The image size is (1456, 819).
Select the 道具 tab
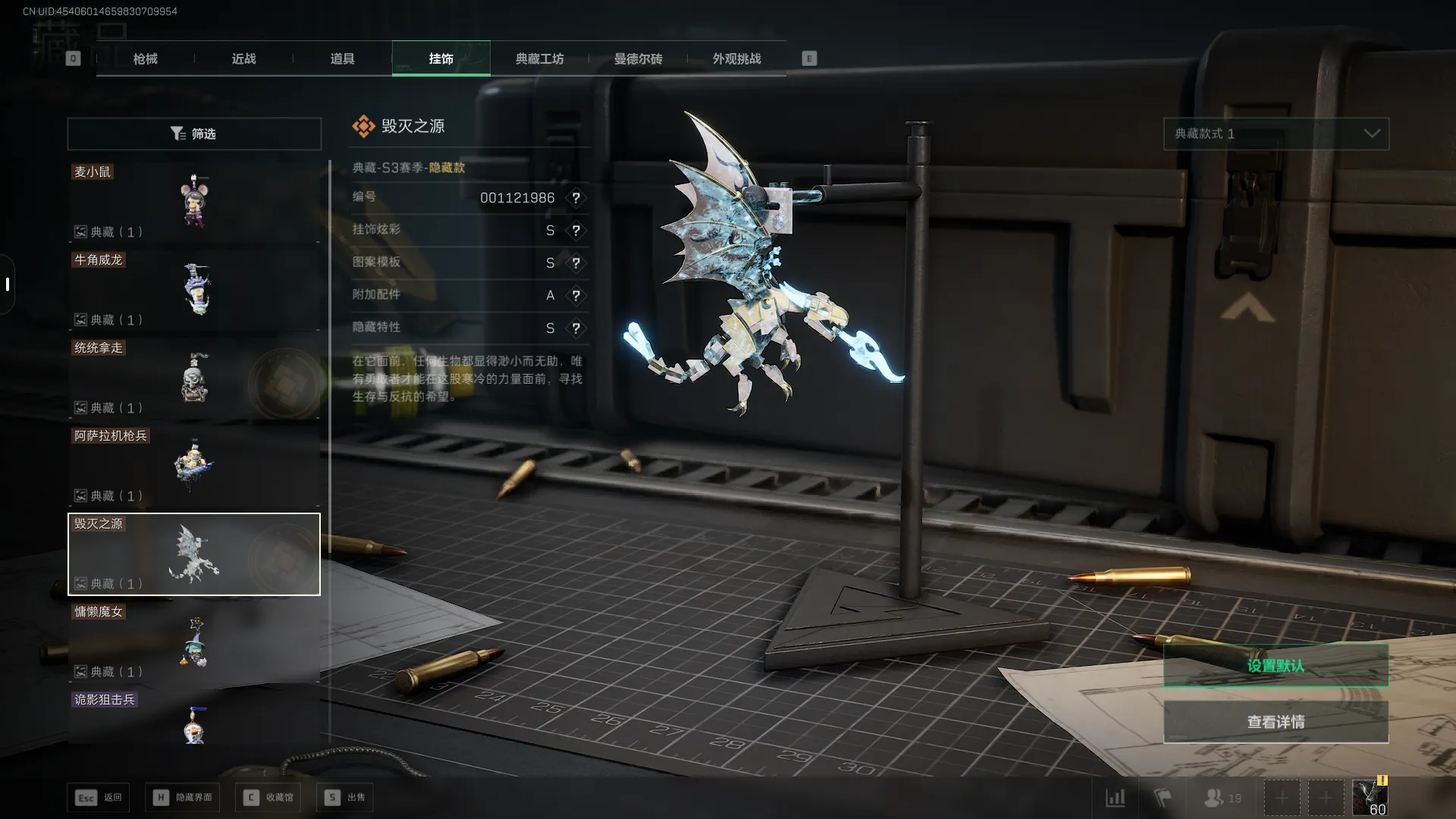342,58
